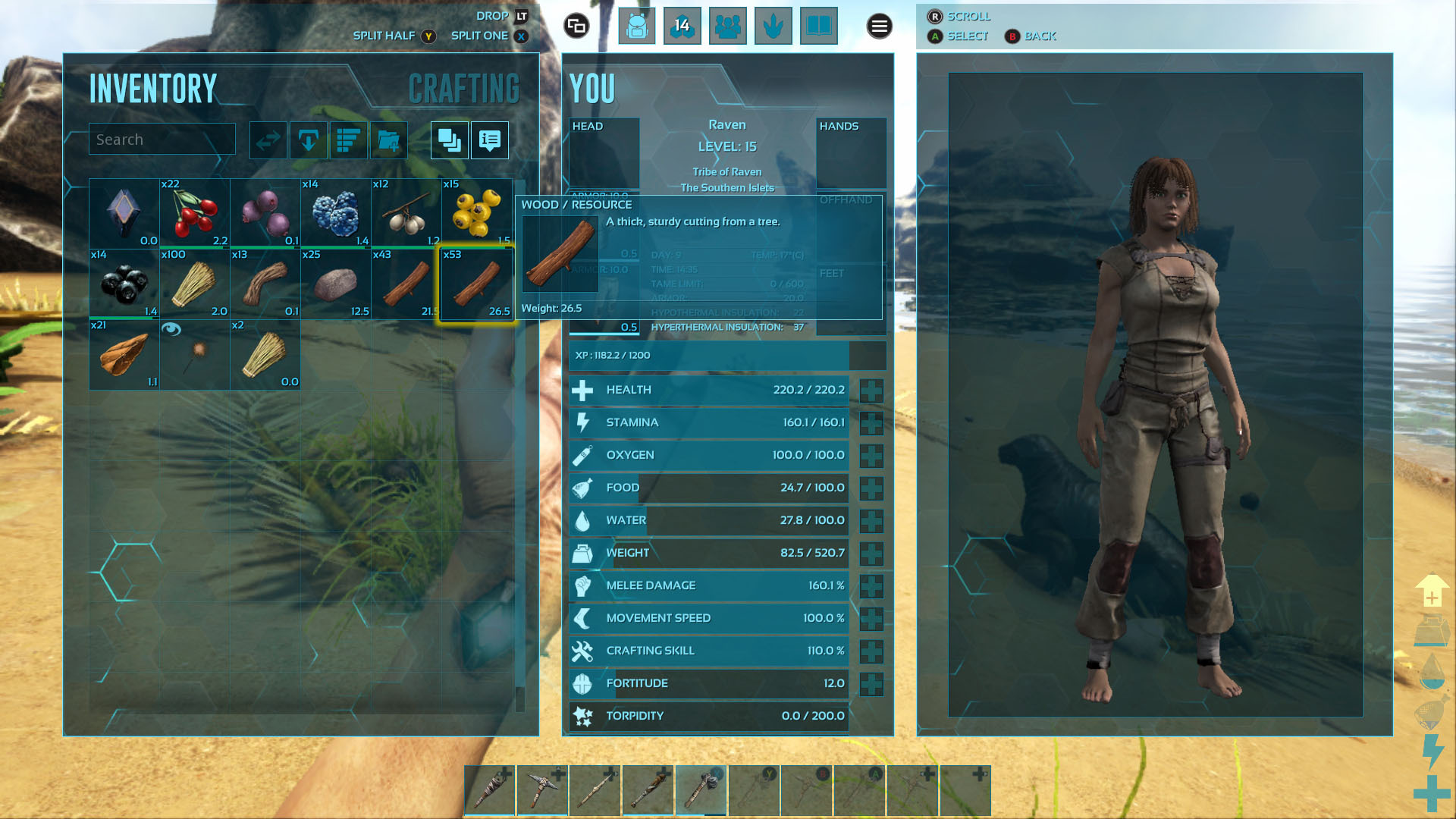Select the x100 Fiber stack

pos(194,284)
